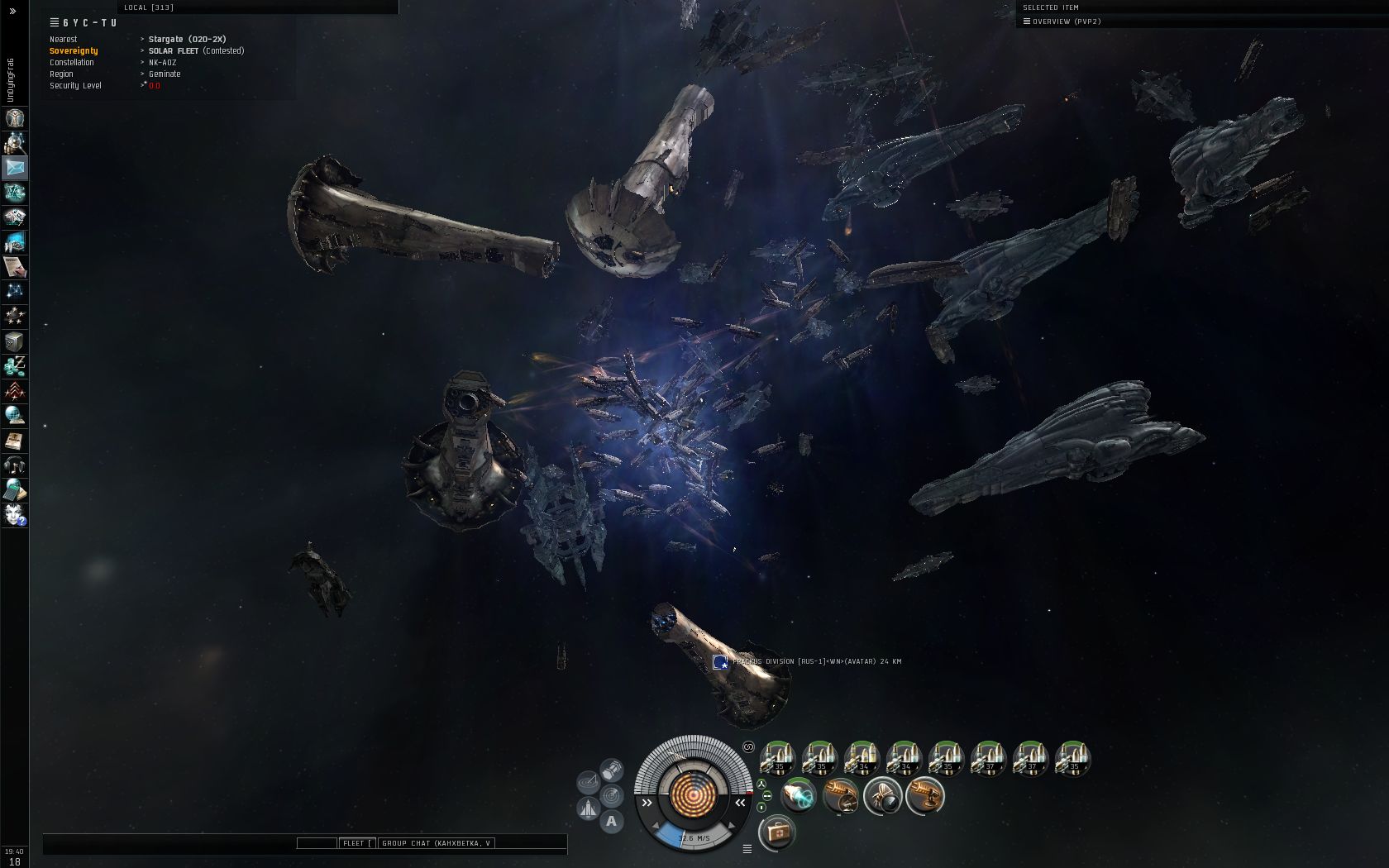Open the Help portrait icon

click(x=15, y=515)
